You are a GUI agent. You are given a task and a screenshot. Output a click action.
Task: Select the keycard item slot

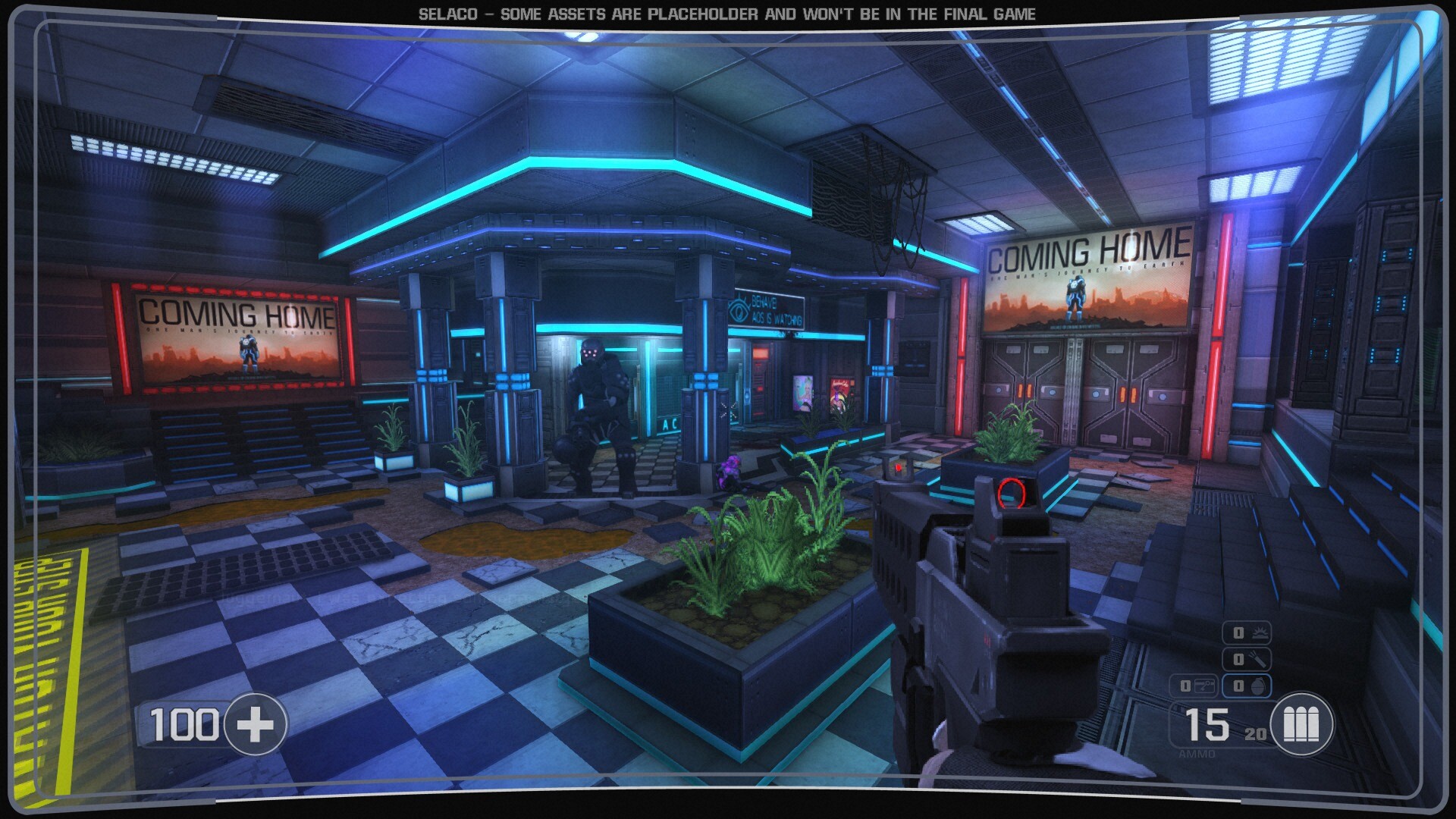1194,686
